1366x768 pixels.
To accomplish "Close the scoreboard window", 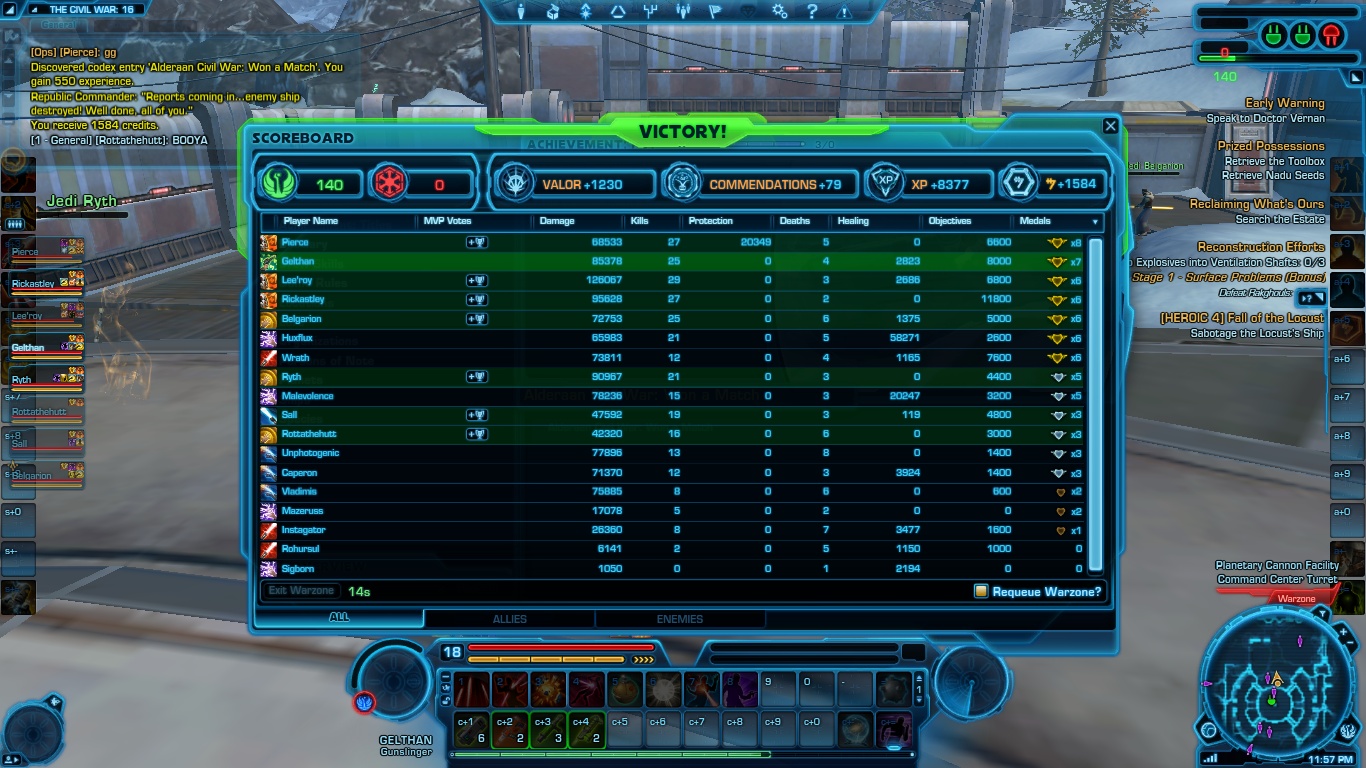I will coord(1110,126).
